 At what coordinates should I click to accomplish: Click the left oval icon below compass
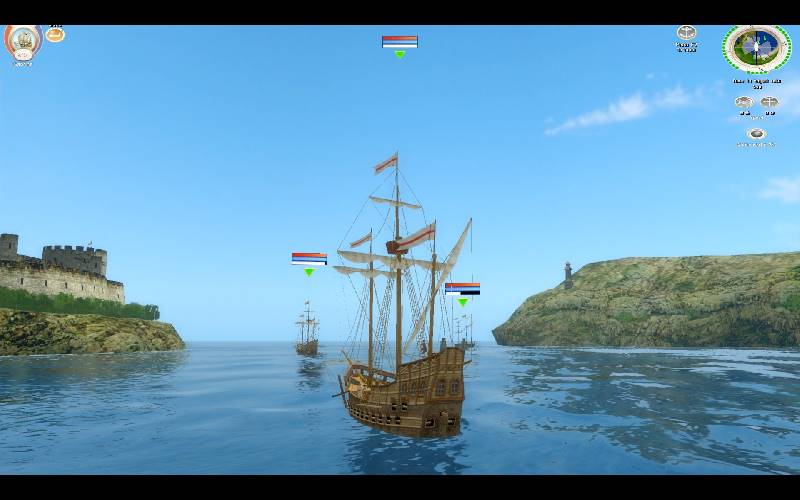(743, 102)
